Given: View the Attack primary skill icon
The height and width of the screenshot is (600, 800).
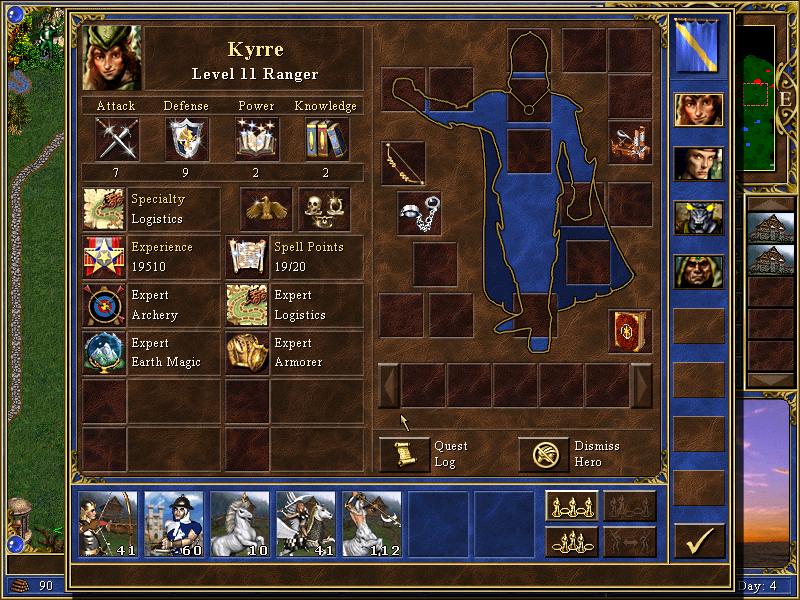Looking at the screenshot, I should [116, 138].
